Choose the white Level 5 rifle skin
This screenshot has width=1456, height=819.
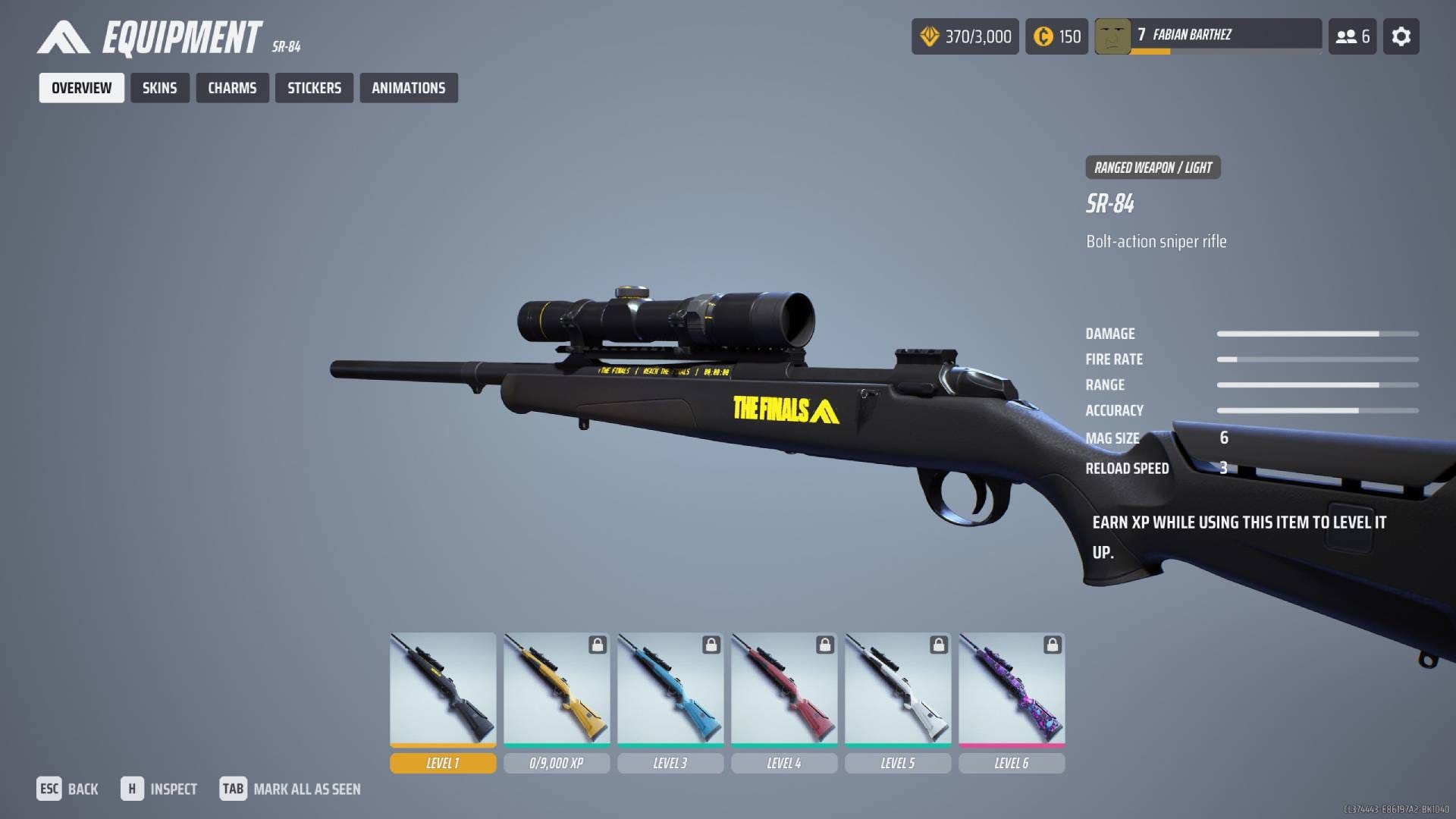tap(898, 690)
